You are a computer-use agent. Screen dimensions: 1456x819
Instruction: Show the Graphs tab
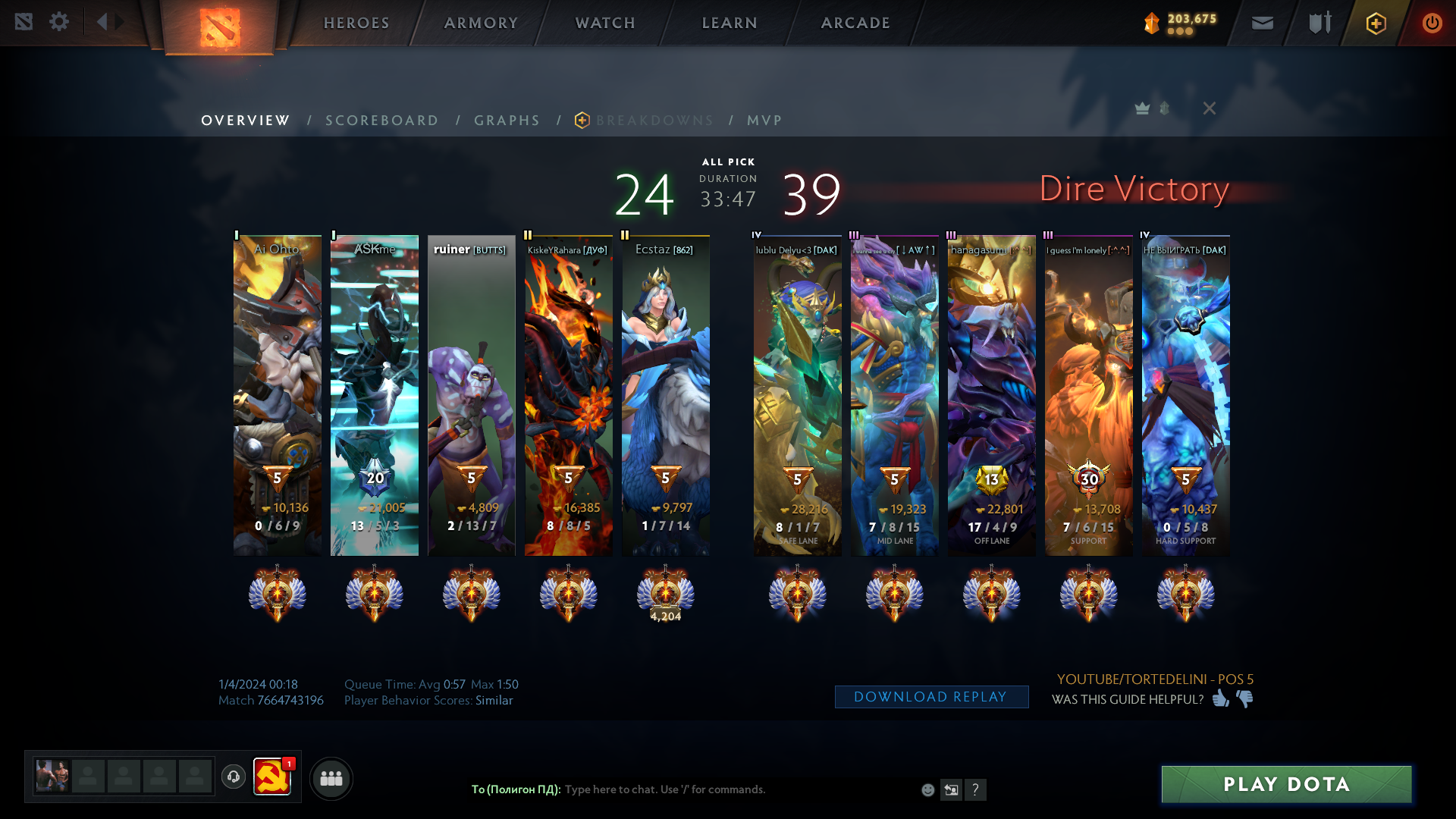(507, 121)
